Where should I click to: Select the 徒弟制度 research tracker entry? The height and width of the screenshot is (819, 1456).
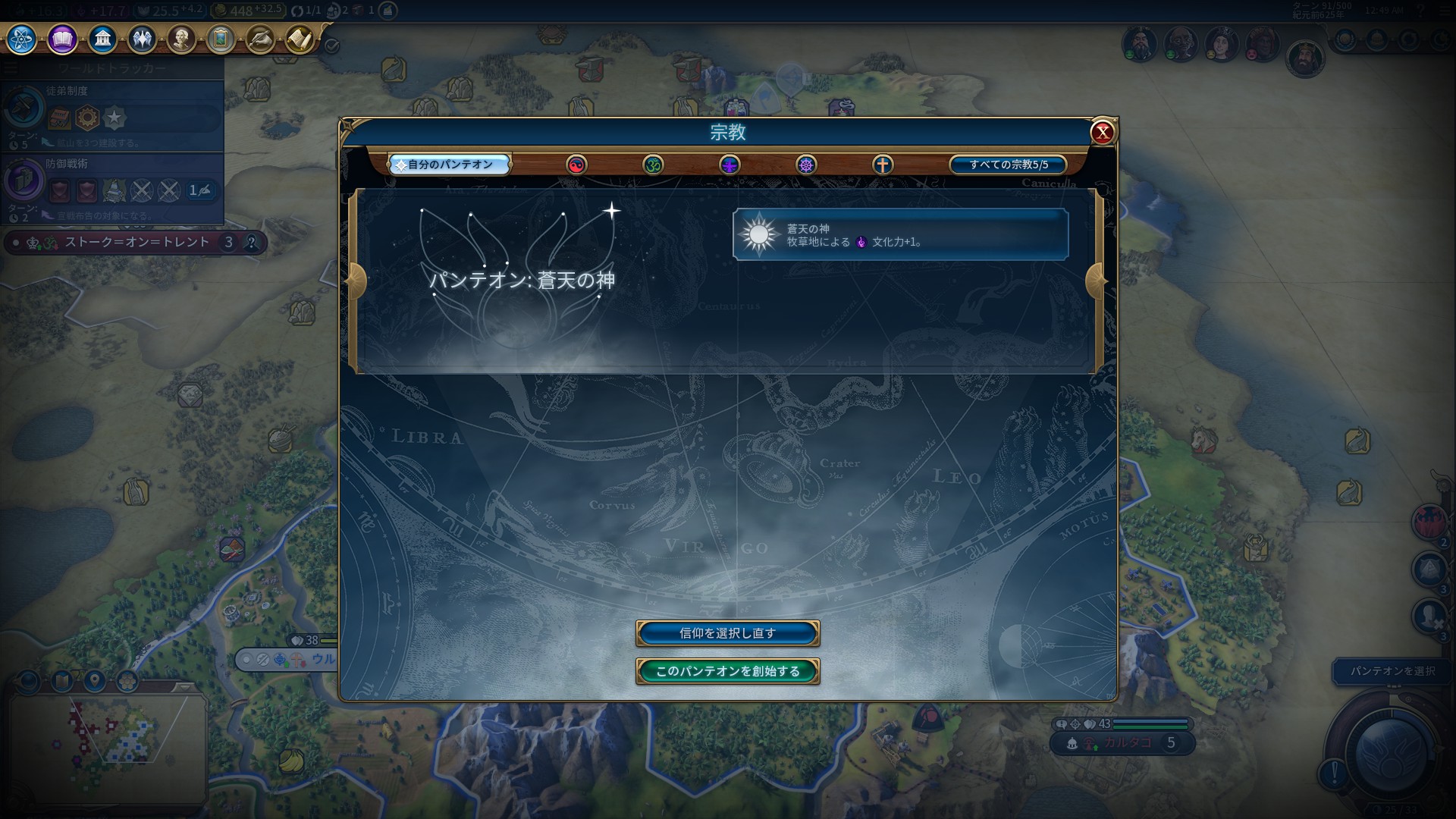pos(112,114)
